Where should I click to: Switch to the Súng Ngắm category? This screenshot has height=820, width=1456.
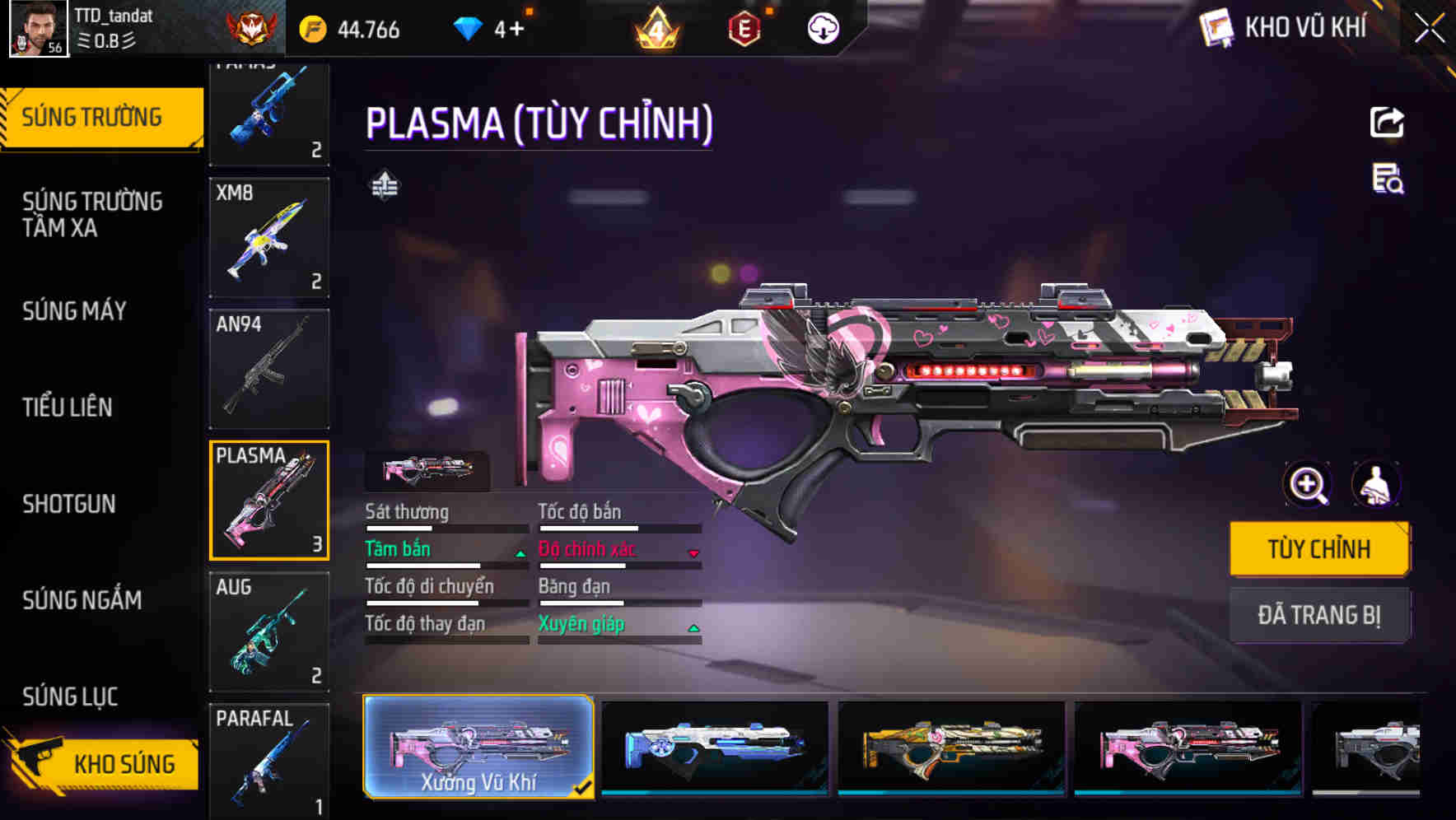(82, 600)
